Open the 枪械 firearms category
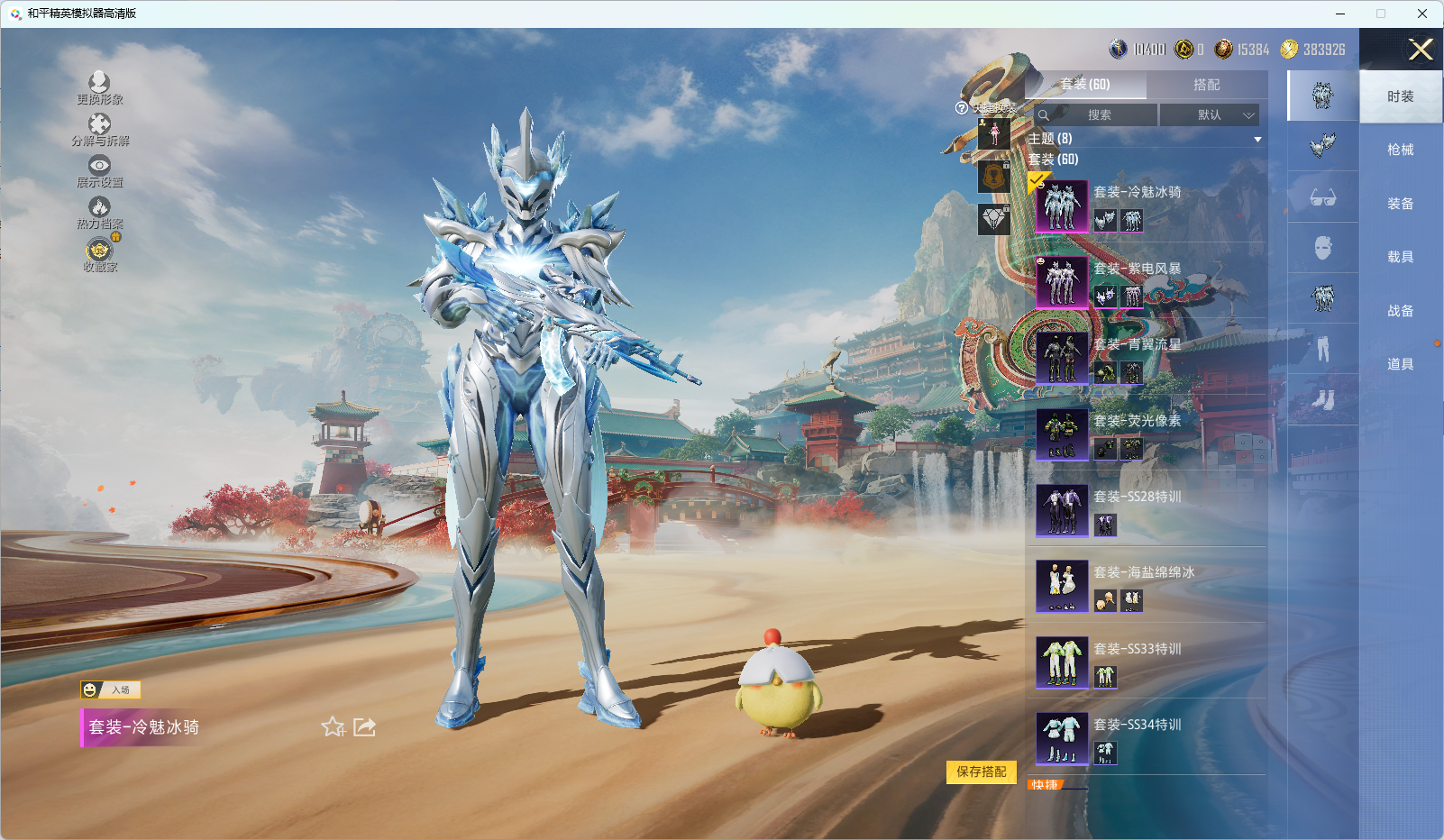 tap(1400, 150)
